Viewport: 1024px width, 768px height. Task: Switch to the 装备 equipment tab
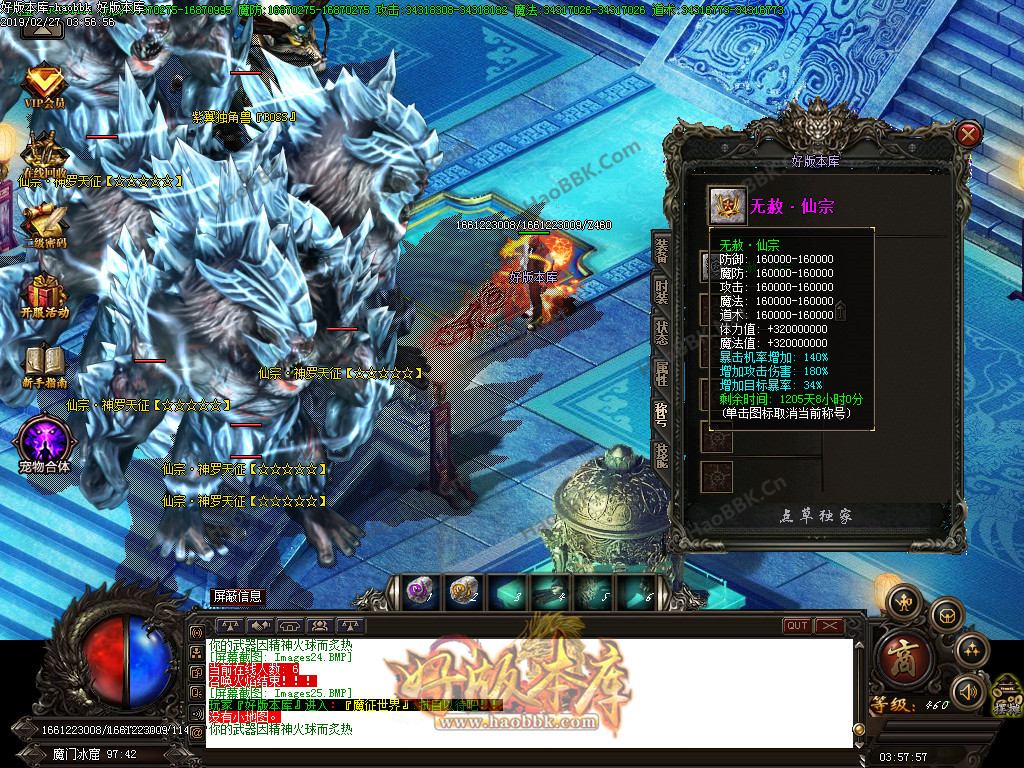click(x=661, y=249)
